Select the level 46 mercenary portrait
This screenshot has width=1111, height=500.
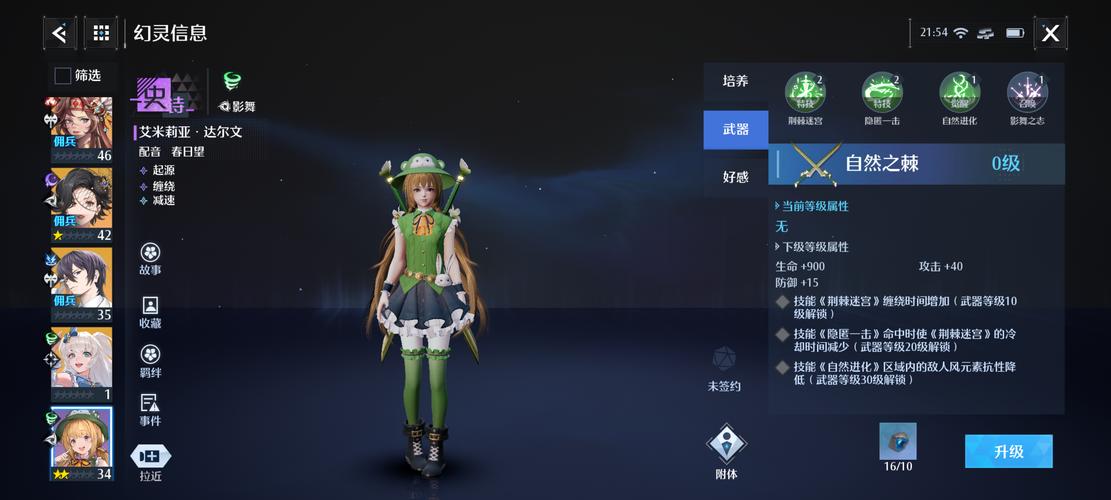click(x=81, y=128)
